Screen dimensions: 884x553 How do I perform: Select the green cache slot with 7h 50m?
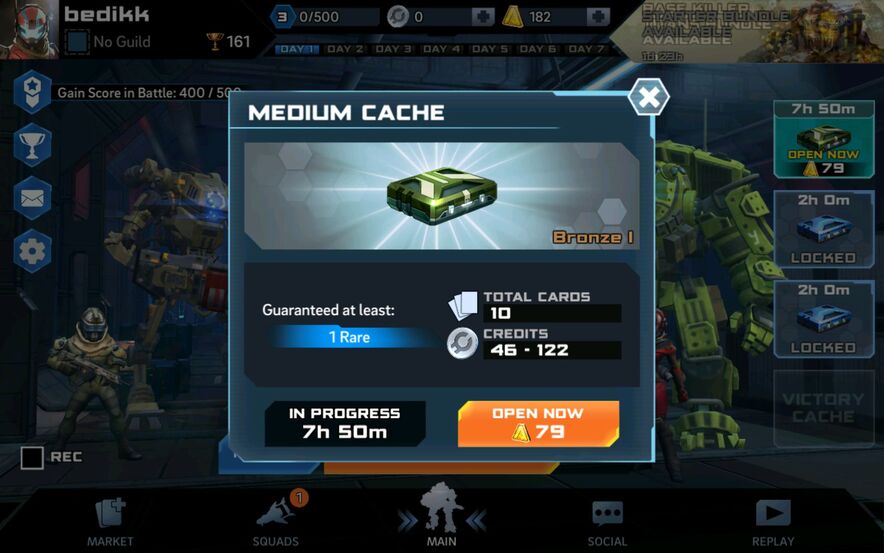click(x=823, y=140)
